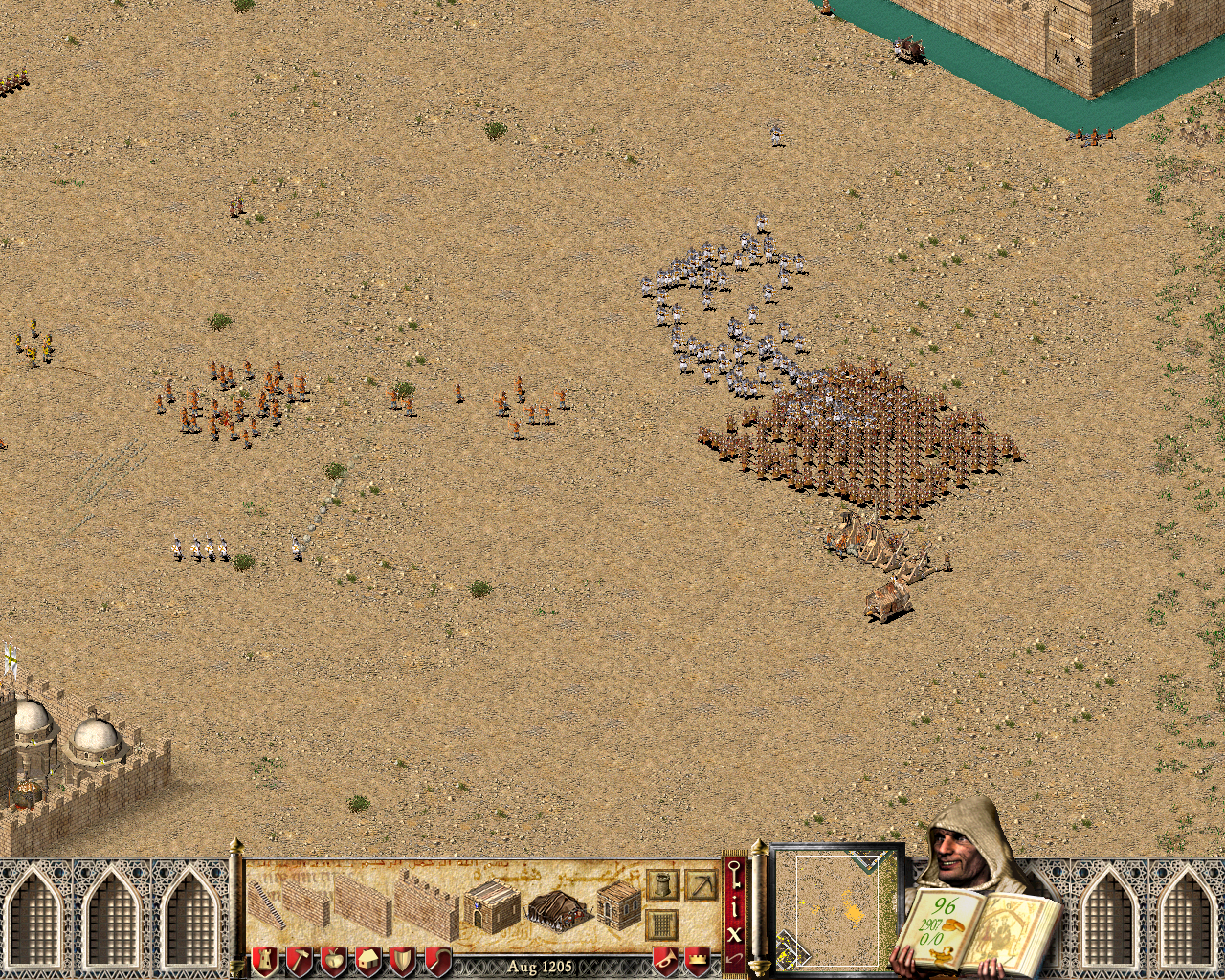The width and height of the screenshot is (1225, 980).
Task: Choose the stone barracks building
Action: pyautogui.click(x=492, y=906)
